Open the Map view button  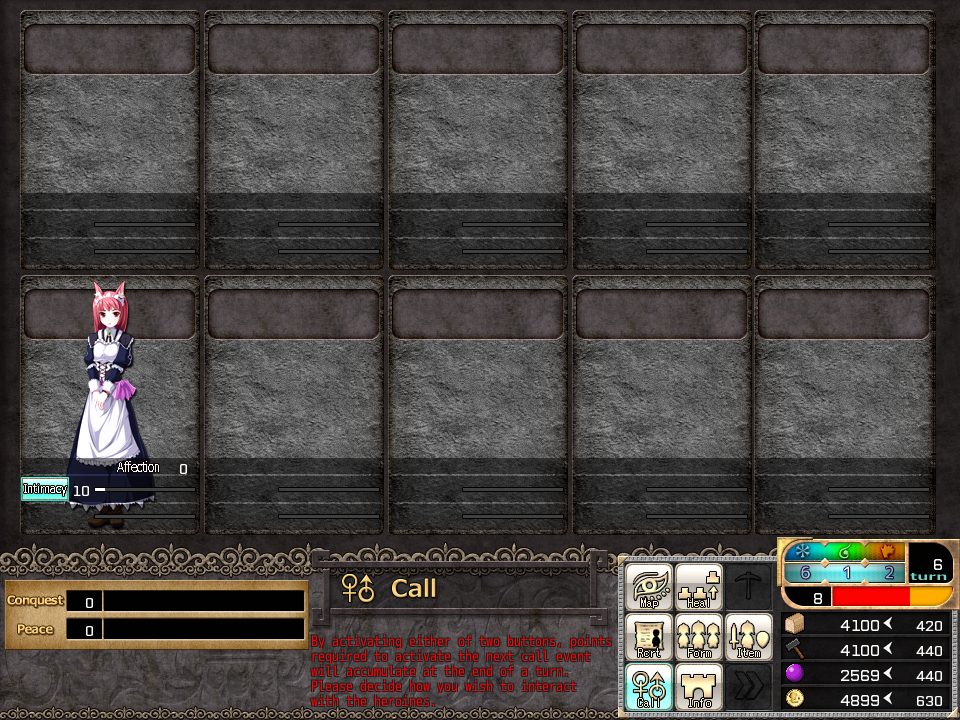tap(649, 587)
